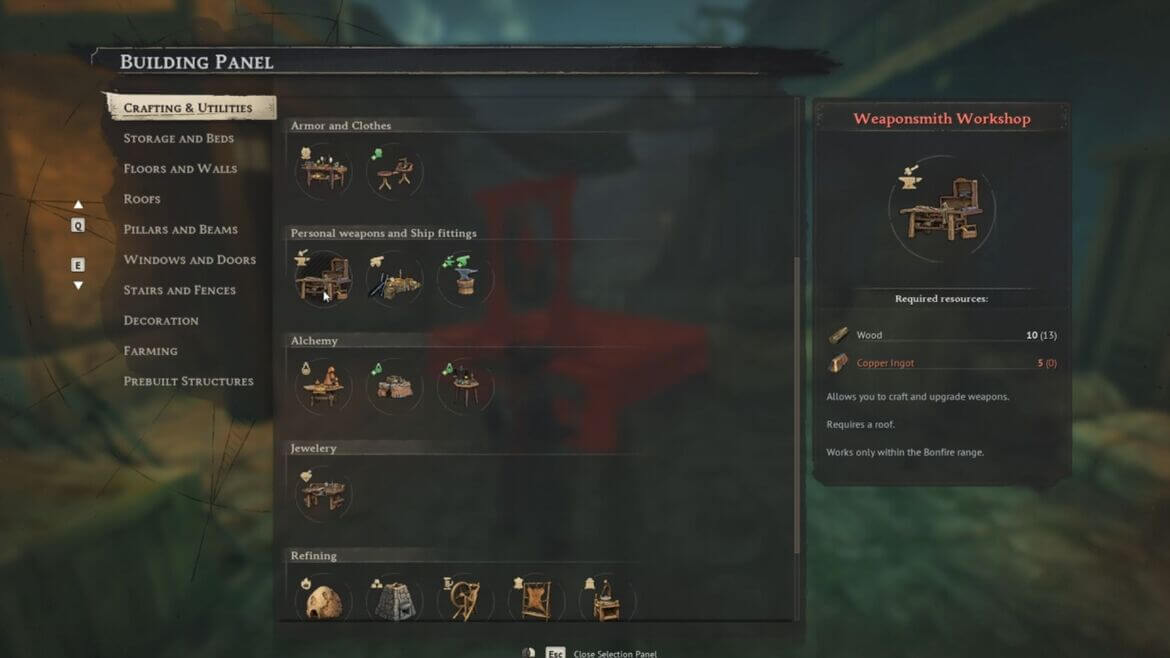Select the clay dome kiln icon

tap(323, 600)
